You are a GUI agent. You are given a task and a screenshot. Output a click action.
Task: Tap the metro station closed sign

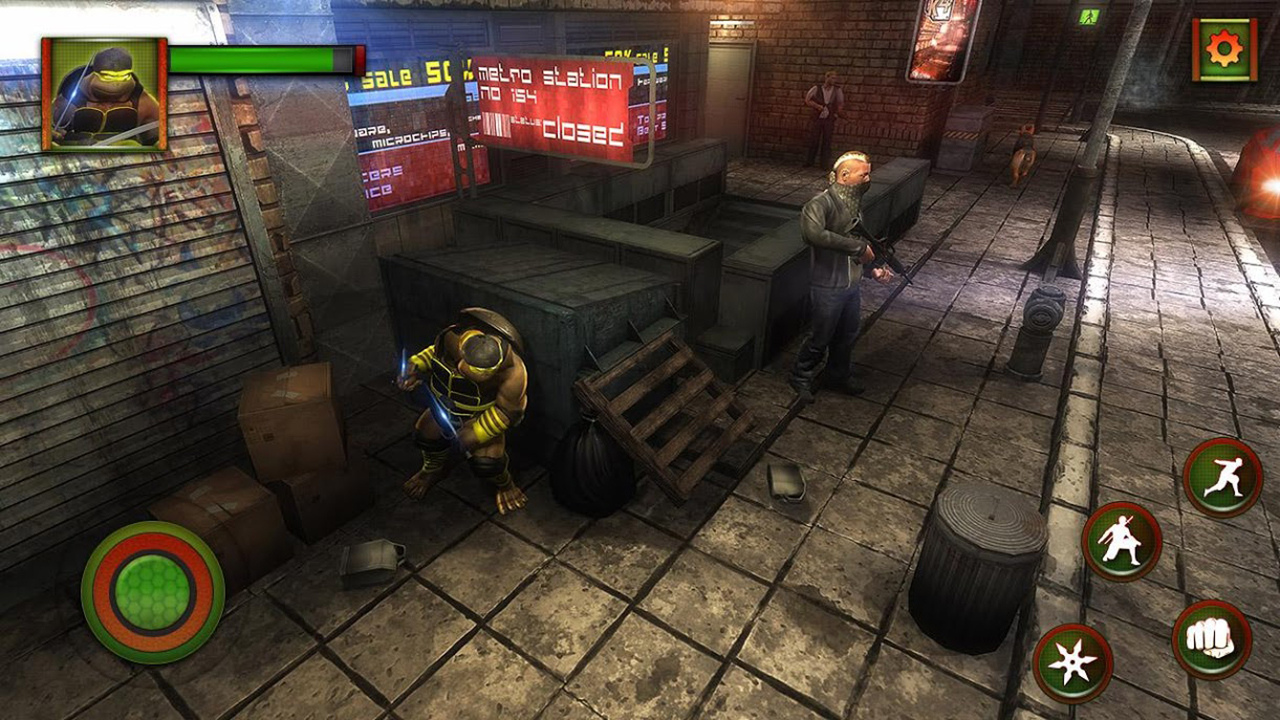(550, 100)
